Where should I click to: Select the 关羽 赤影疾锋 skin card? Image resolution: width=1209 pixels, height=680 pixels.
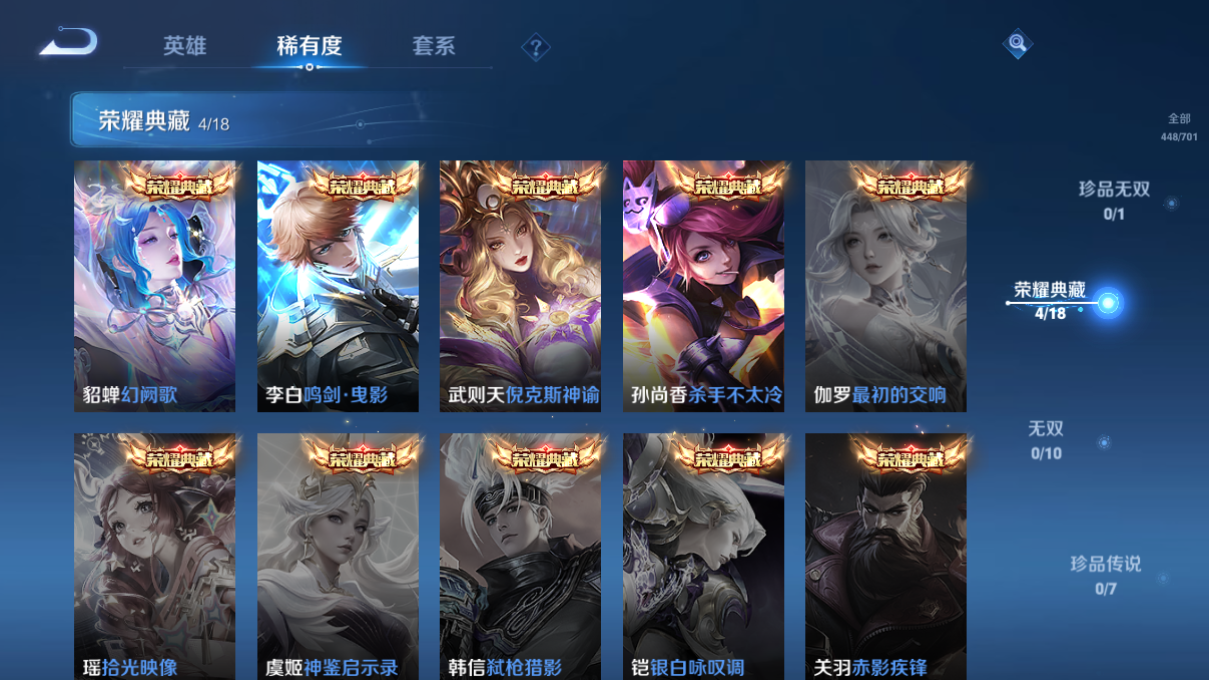click(x=885, y=556)
